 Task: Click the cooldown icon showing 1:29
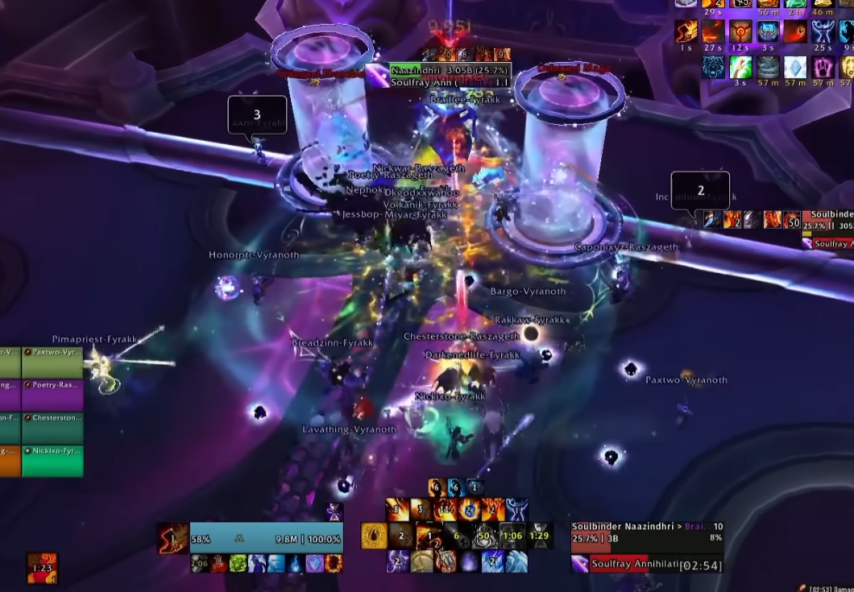coord(540,536)
